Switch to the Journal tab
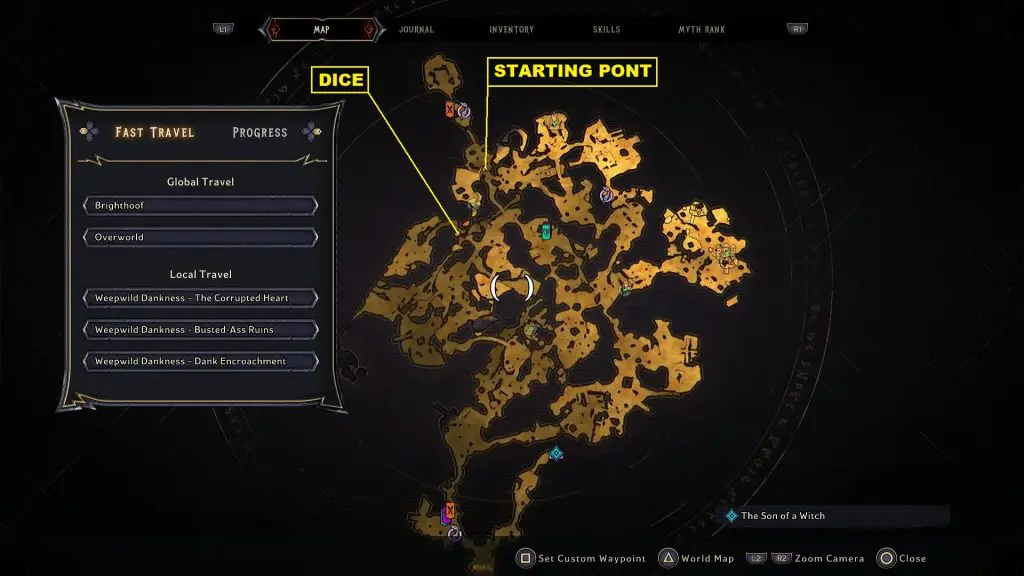Screen dimensions: 1024x576 point(416,30)
